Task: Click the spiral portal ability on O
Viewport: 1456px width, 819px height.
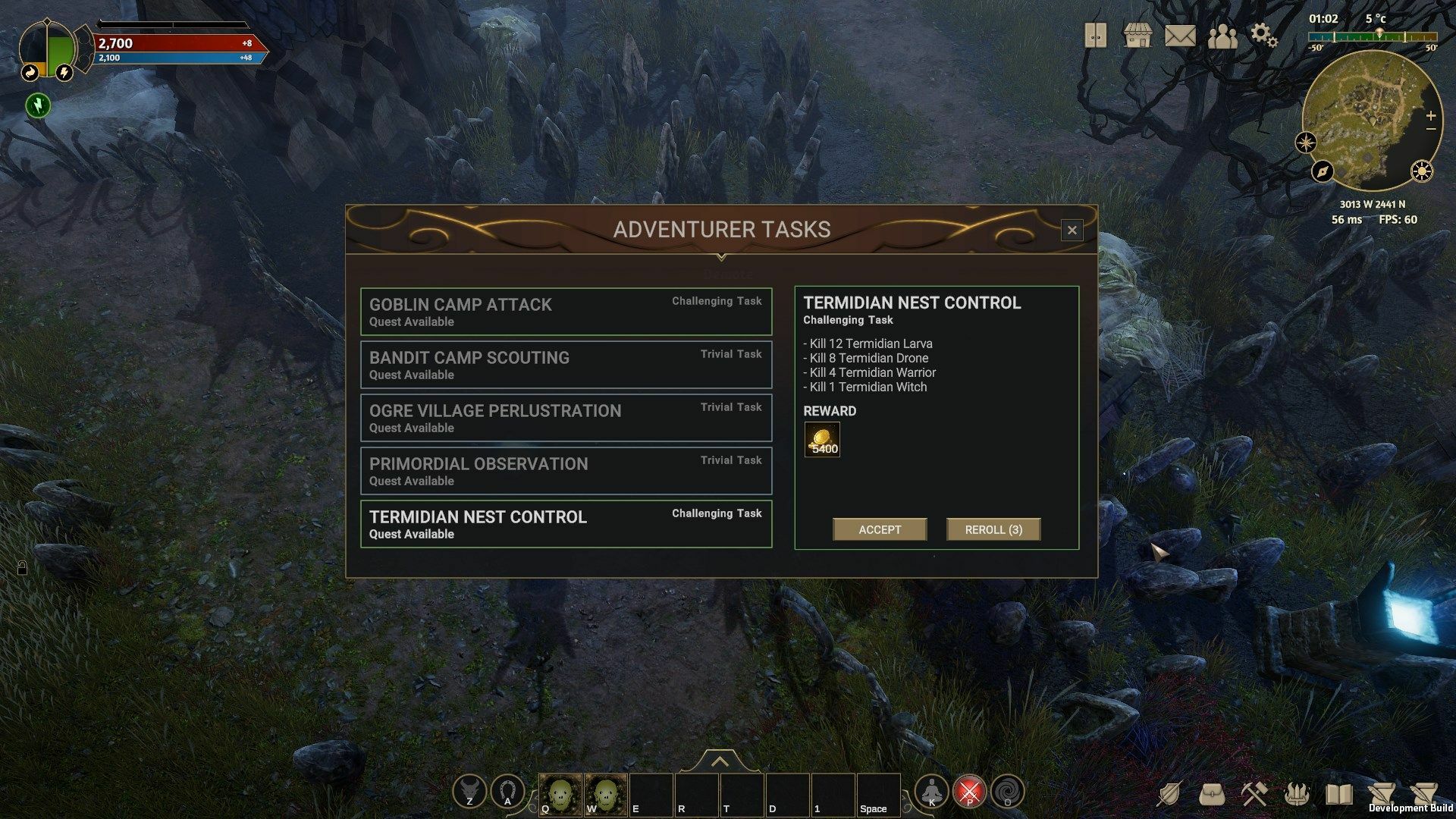Action: click(1009, 791)
